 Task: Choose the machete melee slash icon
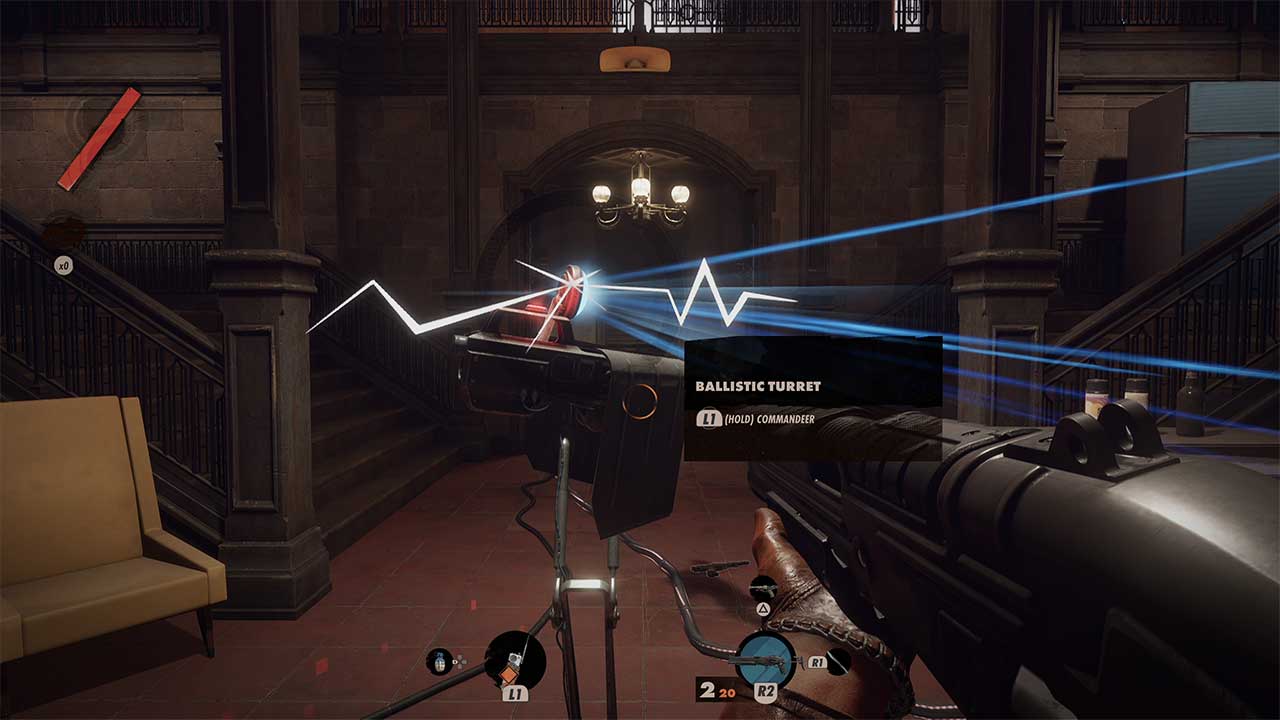838,661
